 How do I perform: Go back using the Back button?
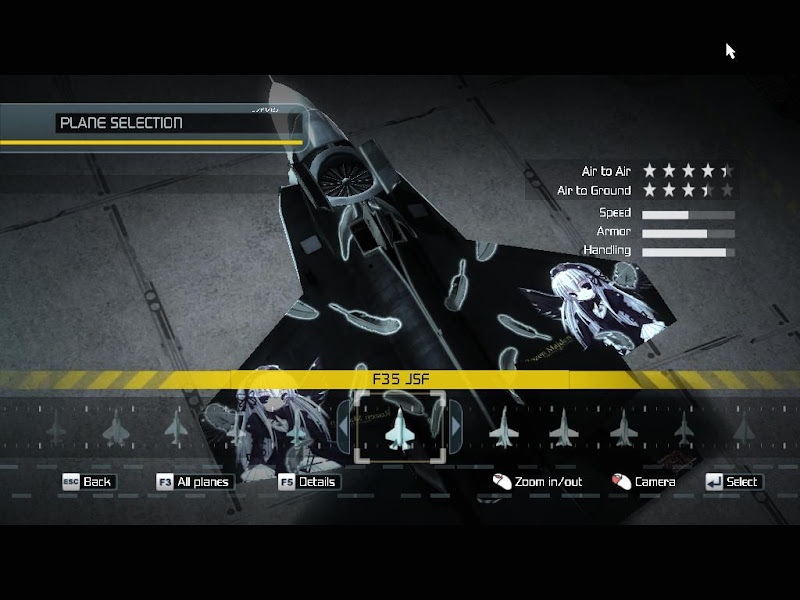(88, 482)
